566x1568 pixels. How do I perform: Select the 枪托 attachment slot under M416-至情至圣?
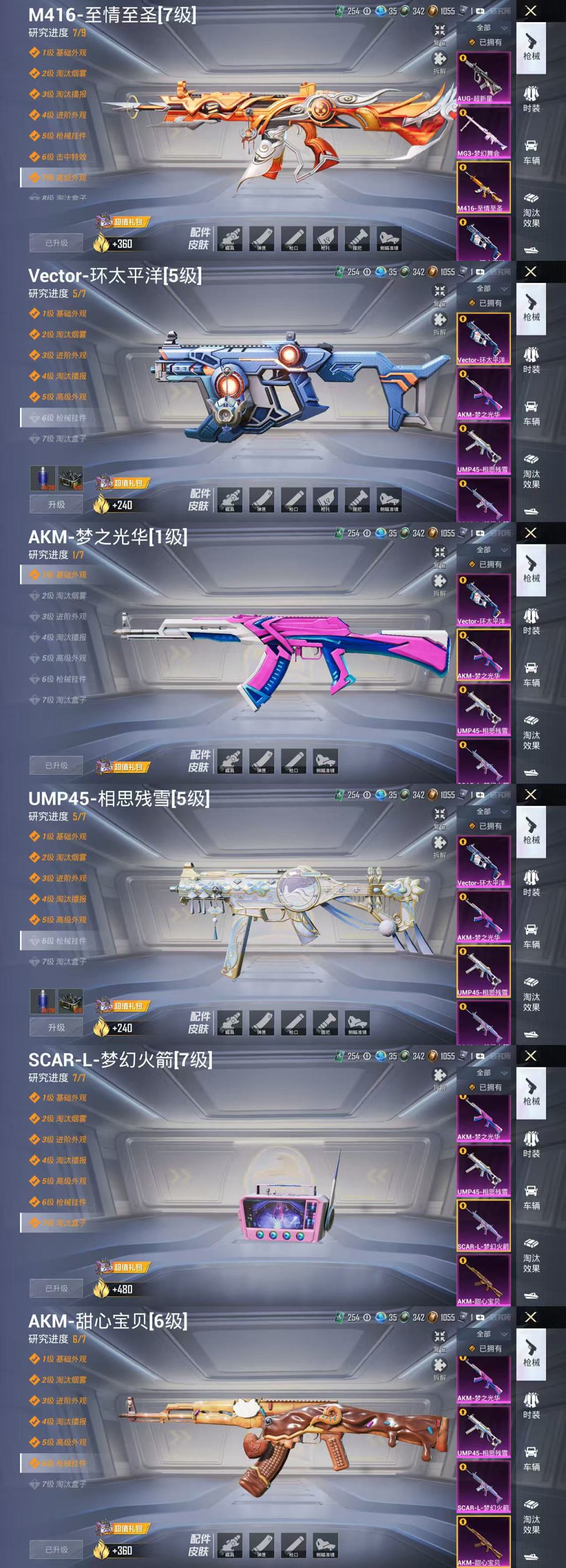pos(326,239)
